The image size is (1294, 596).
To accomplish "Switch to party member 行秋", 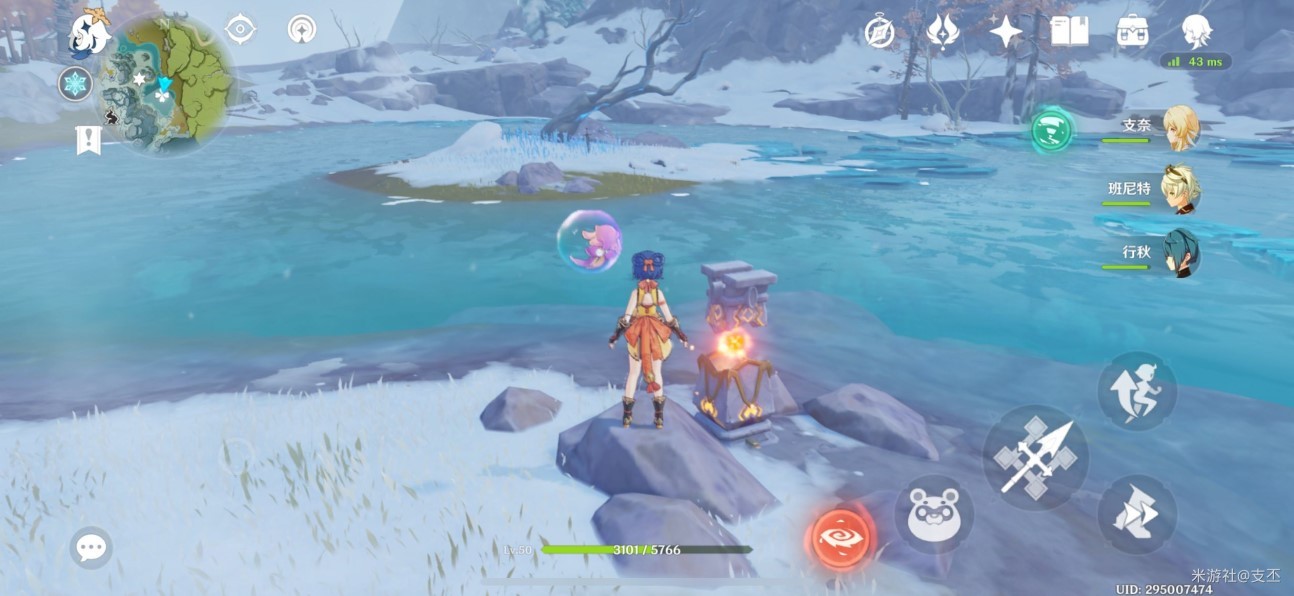I will (1181, 253).
